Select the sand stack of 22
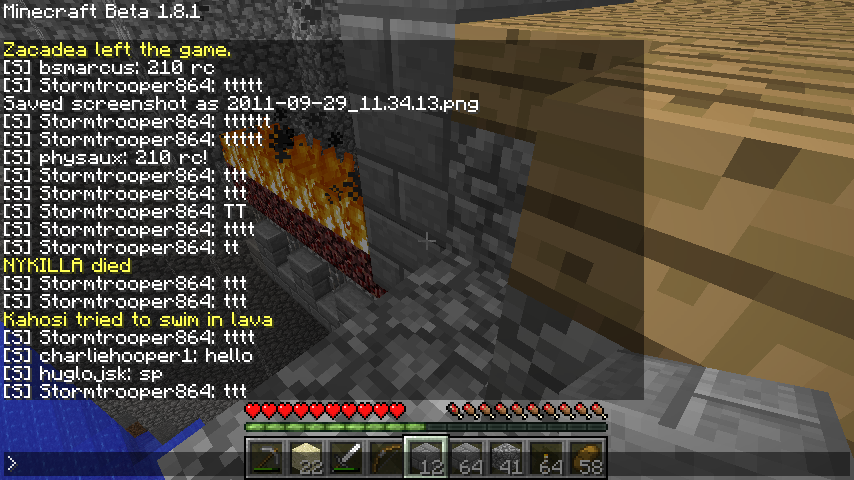The width and height of the screenshot is (854, 480). [307, 459]
